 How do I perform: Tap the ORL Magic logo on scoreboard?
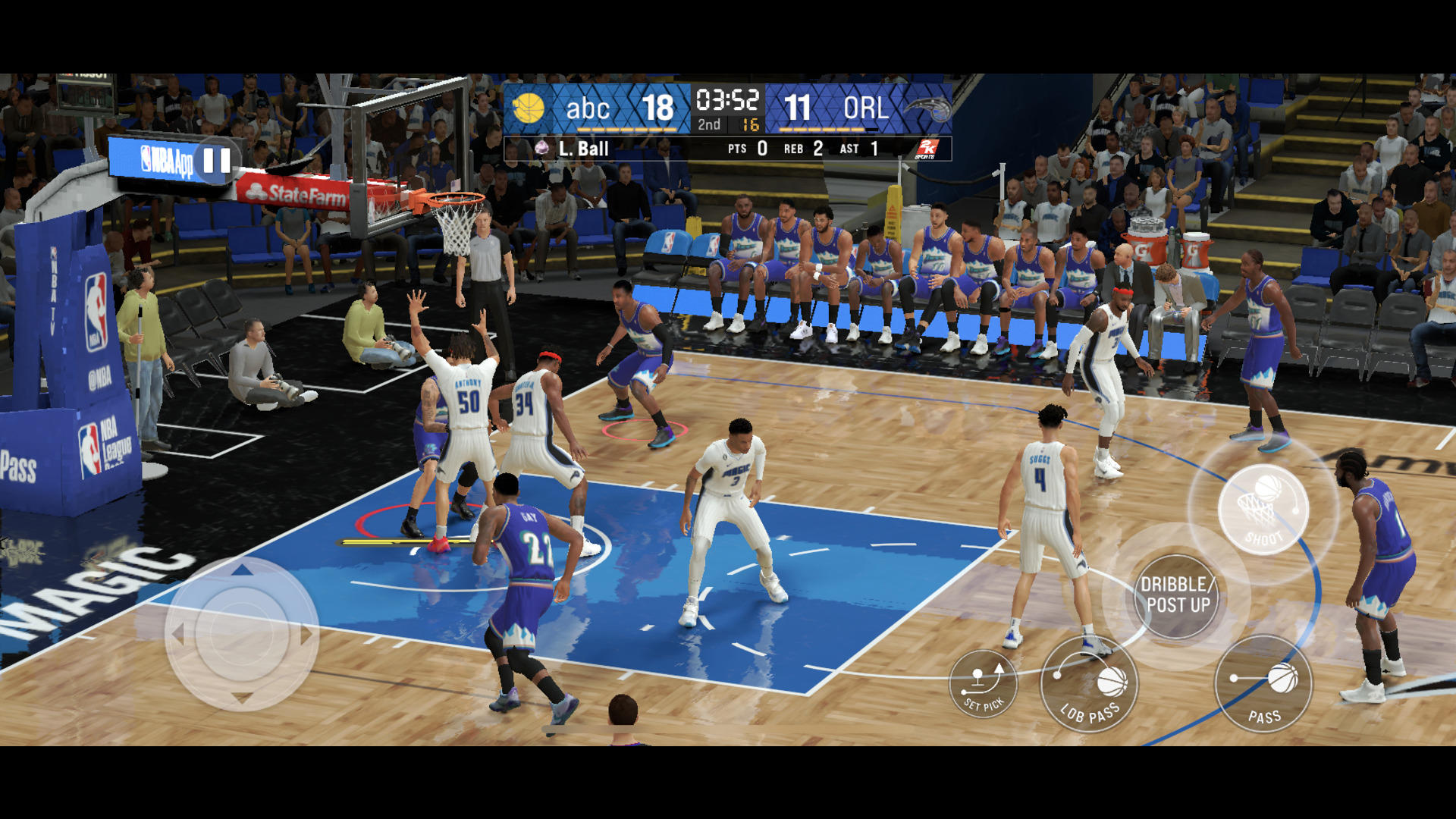pyautogui.click(x=930, y=108)
